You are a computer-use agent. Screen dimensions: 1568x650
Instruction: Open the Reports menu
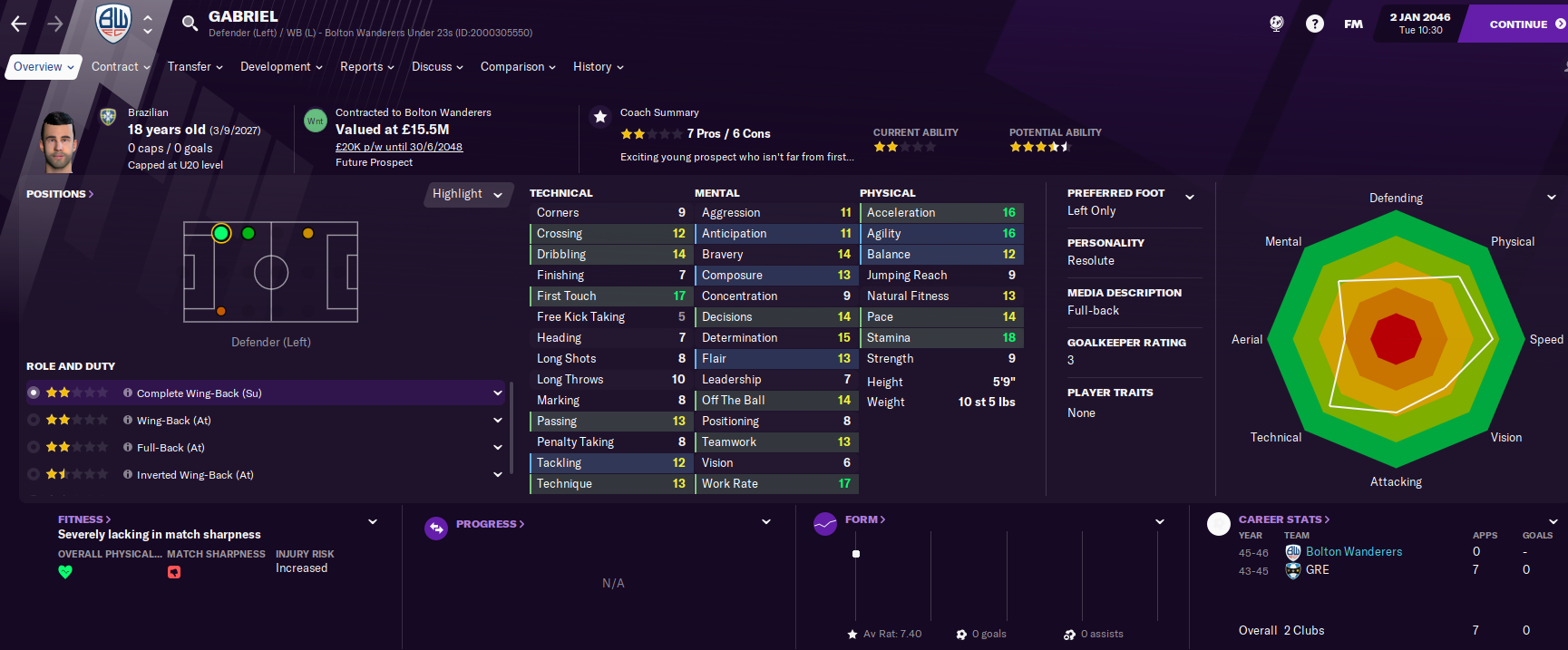tap(366, 67)
